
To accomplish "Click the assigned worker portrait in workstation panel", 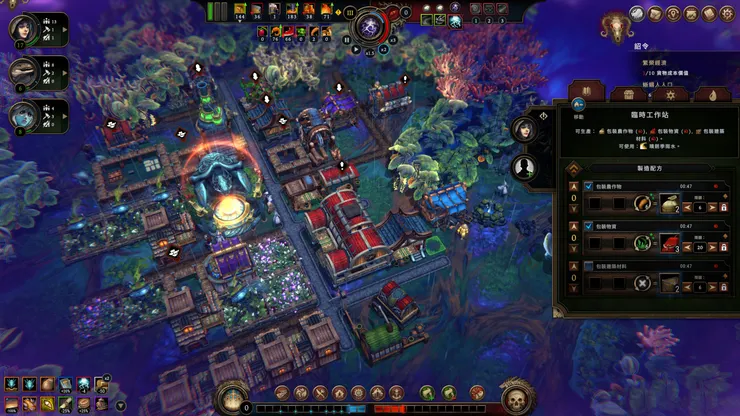I will point(523,130).
